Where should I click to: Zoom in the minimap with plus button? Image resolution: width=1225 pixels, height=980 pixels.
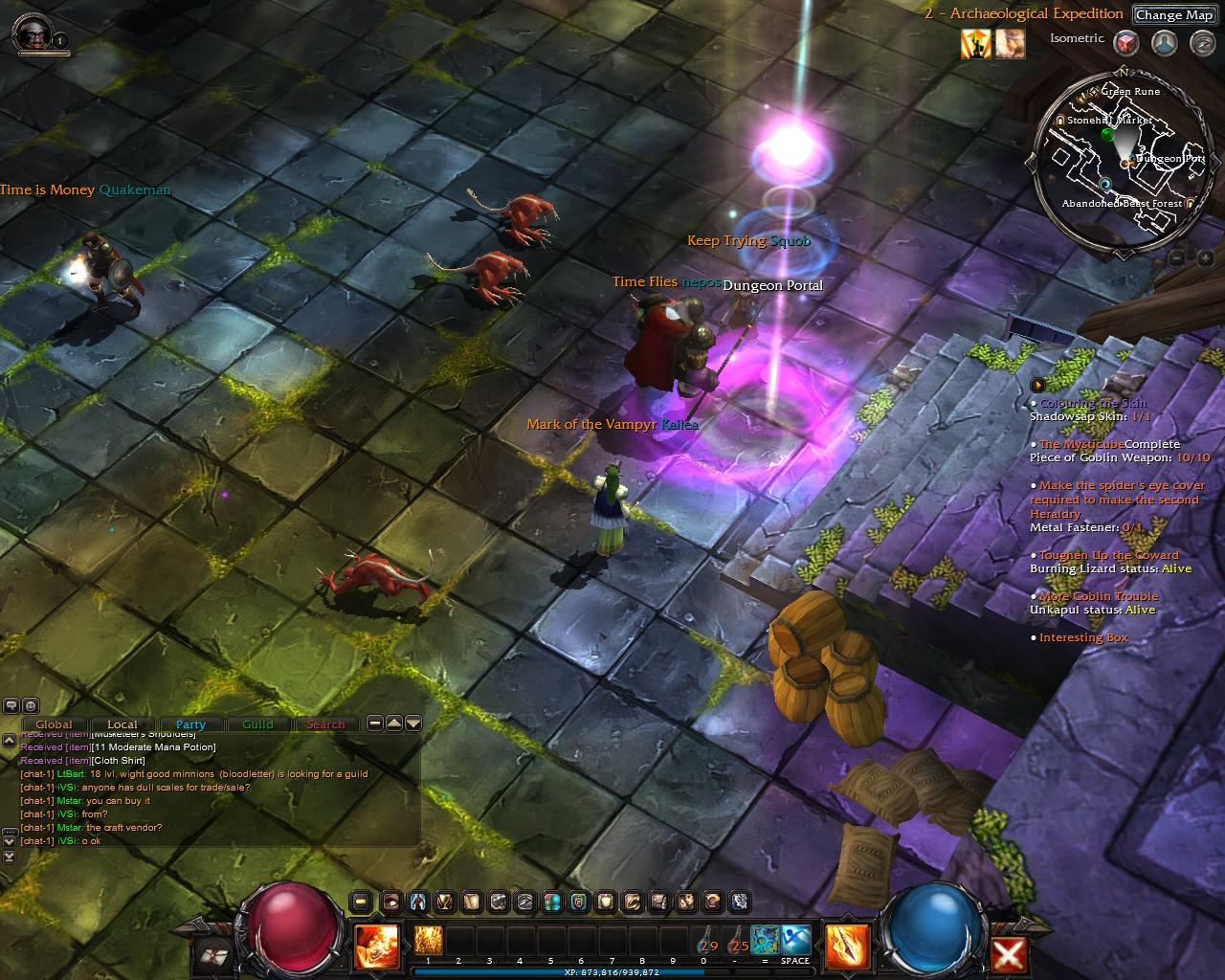pos(1204,257)
